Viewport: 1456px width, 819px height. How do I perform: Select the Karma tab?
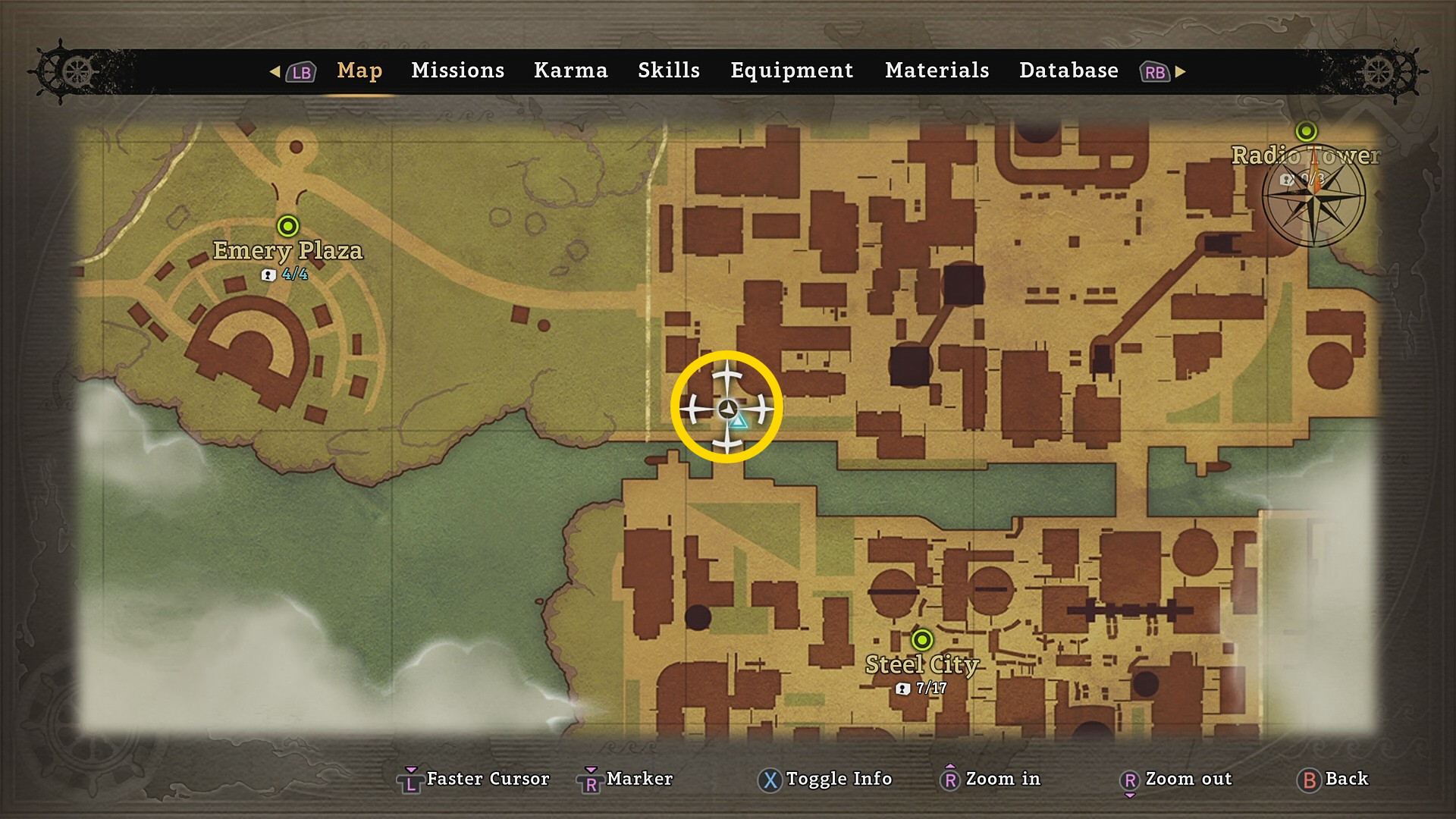[x=570, y=71]
